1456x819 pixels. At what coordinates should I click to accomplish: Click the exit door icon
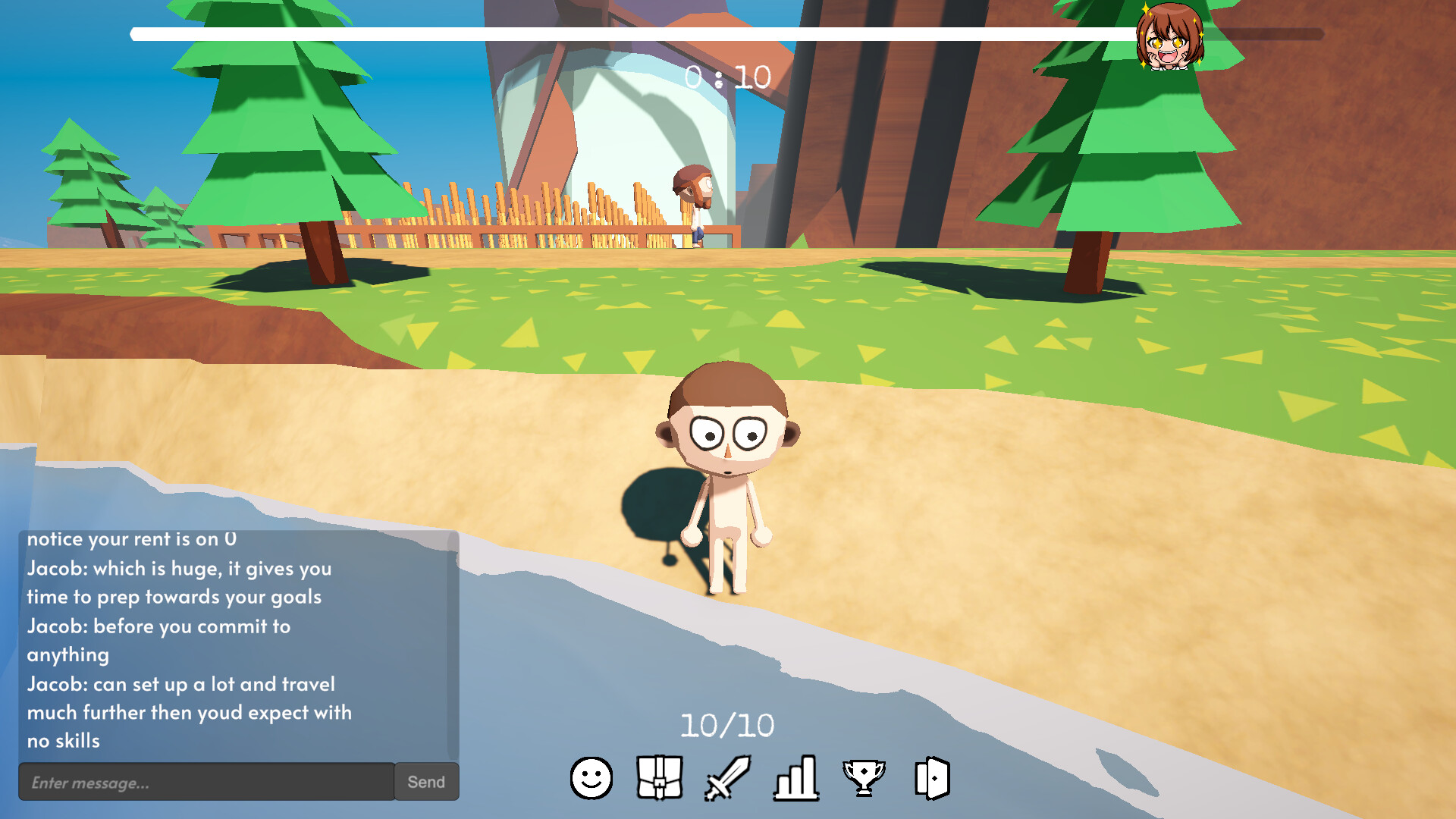coord(931,778)
